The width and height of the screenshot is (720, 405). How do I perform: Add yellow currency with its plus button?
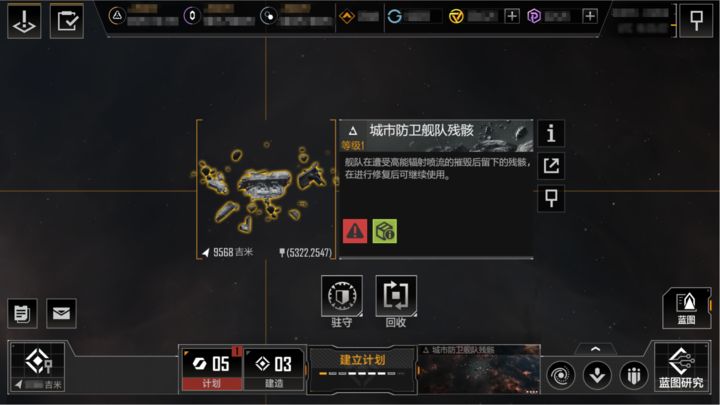[512, 16]
